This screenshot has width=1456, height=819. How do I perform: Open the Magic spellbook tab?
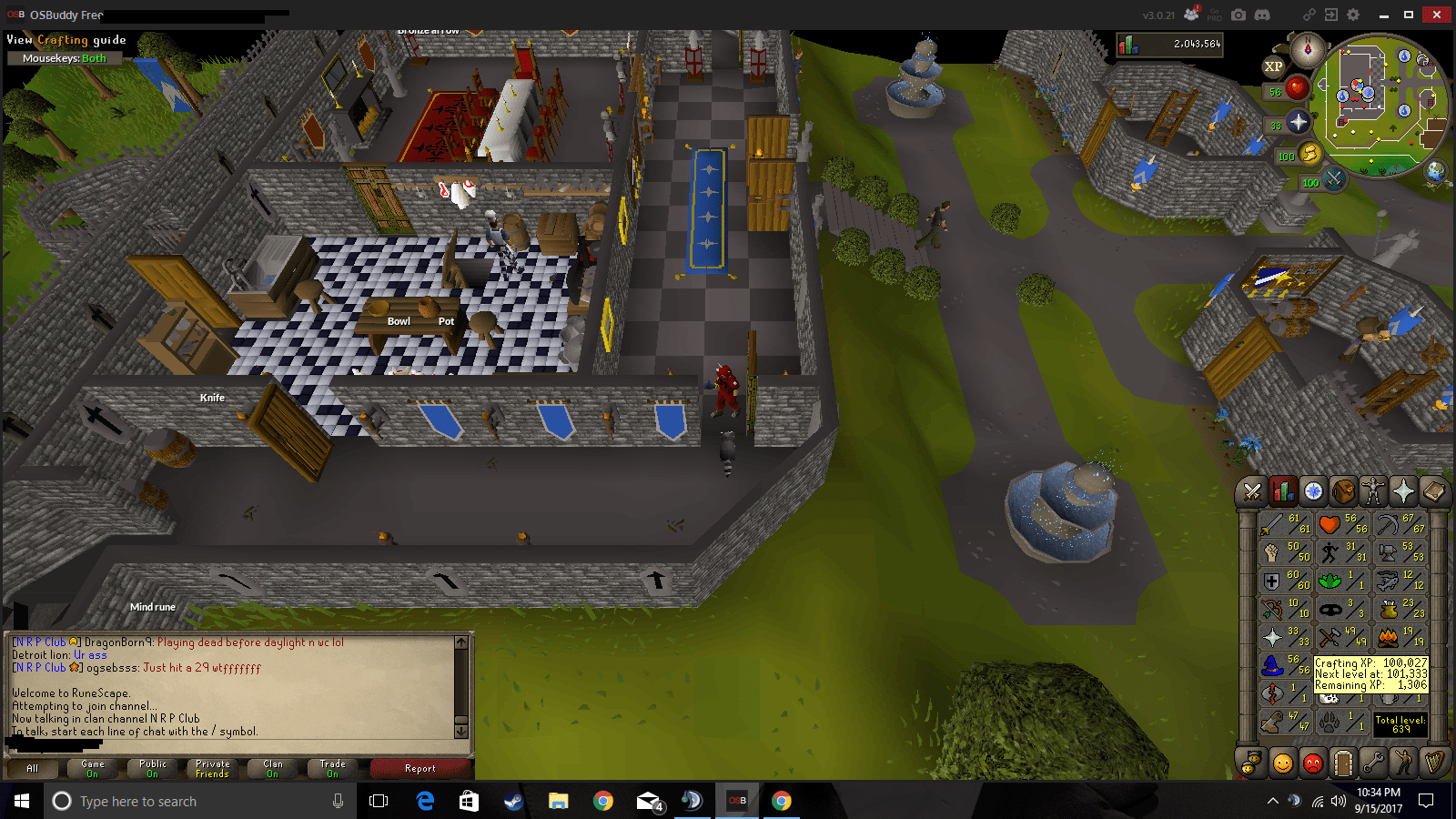(1432, 492)
